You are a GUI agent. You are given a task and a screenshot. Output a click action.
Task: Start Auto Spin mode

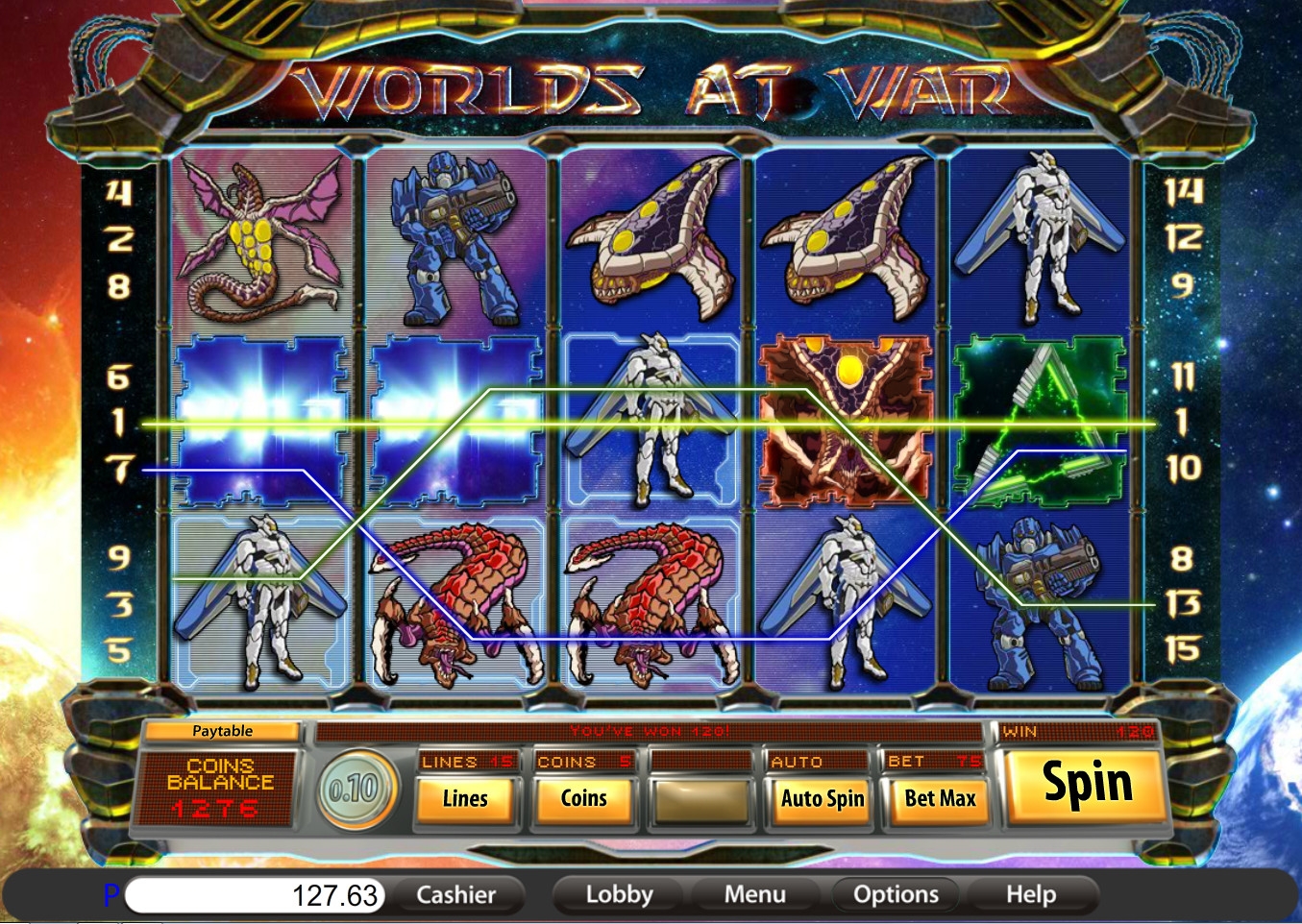(822, 799)
